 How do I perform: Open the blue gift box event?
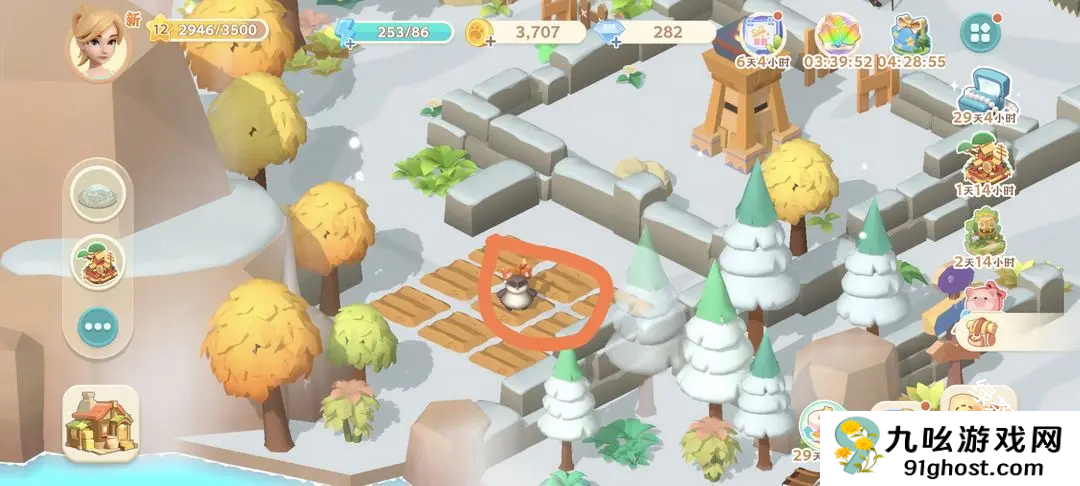[909, 36]
